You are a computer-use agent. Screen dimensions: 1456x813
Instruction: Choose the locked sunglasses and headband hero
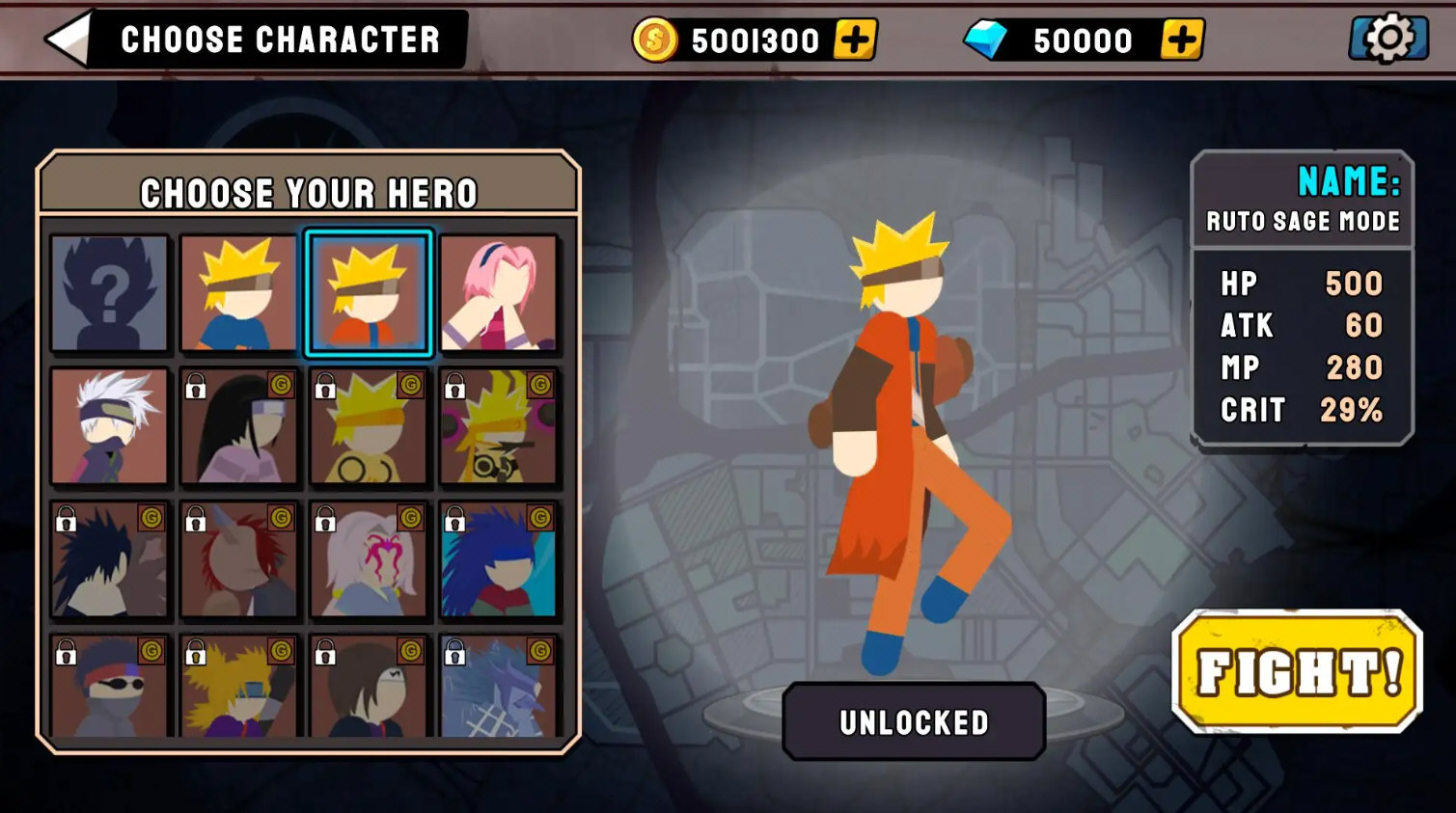tap(110, 687)
